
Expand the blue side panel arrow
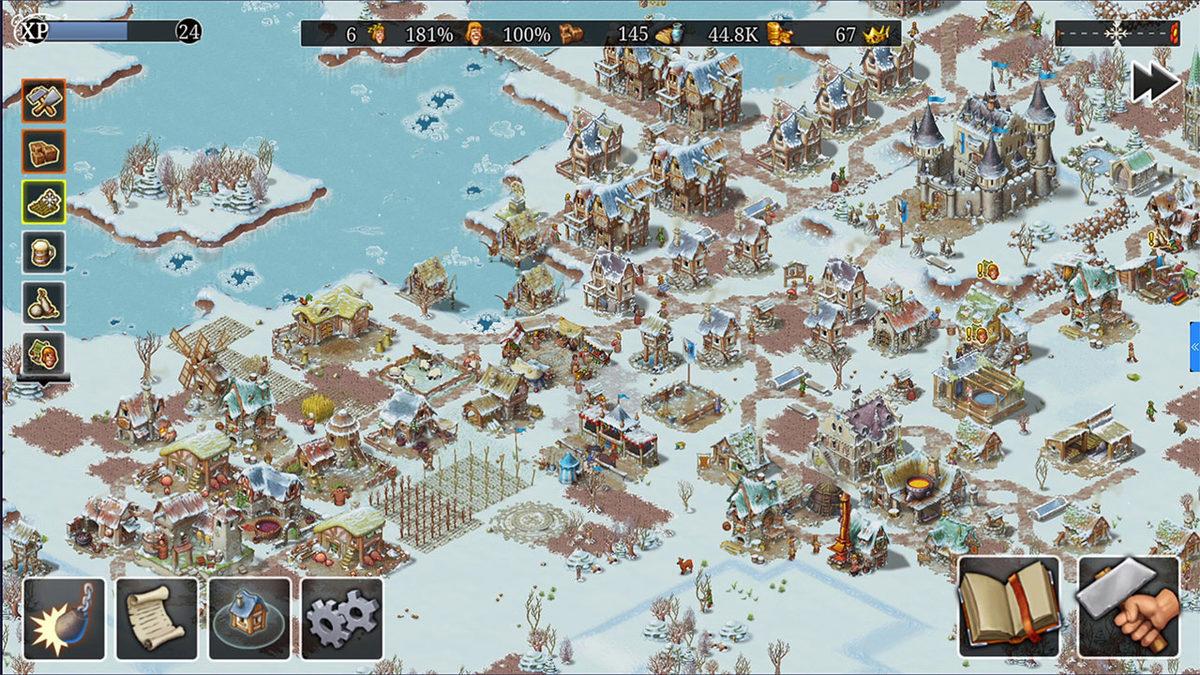click(x=1194, y=346)
